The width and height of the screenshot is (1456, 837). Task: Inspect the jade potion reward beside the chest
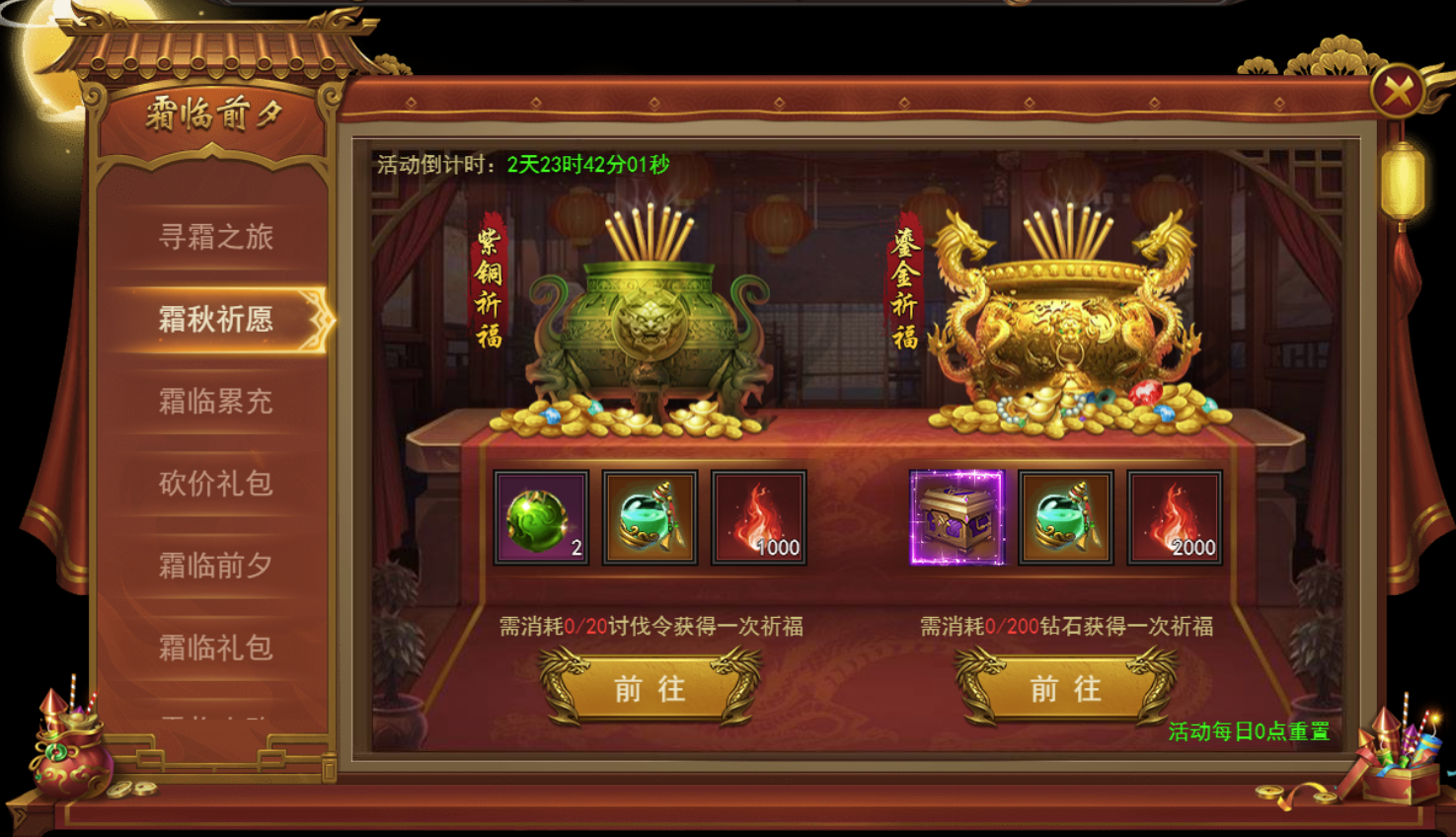[1066, 518]
